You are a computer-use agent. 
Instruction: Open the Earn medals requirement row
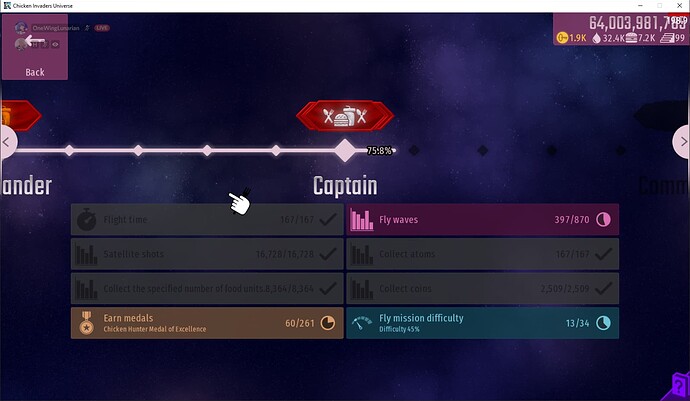click(x=207, y=323)
